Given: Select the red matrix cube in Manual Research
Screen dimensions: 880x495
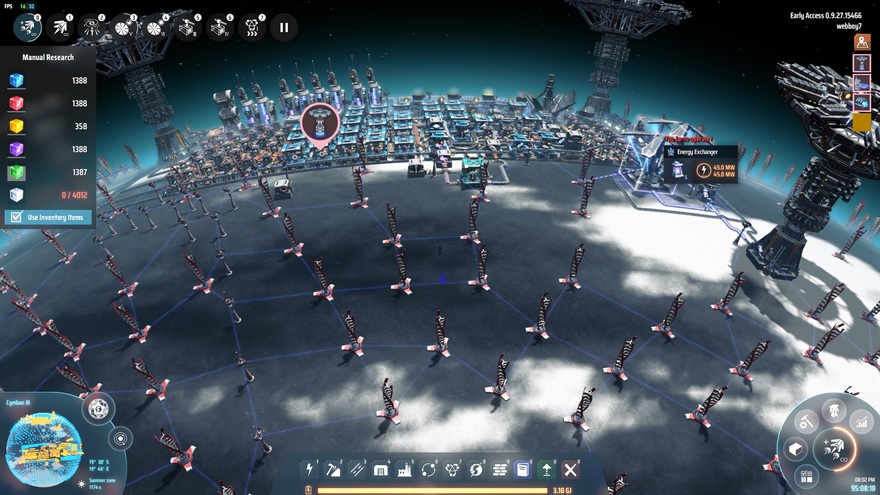Looking at the screenshot, I should tap(16, 103).
